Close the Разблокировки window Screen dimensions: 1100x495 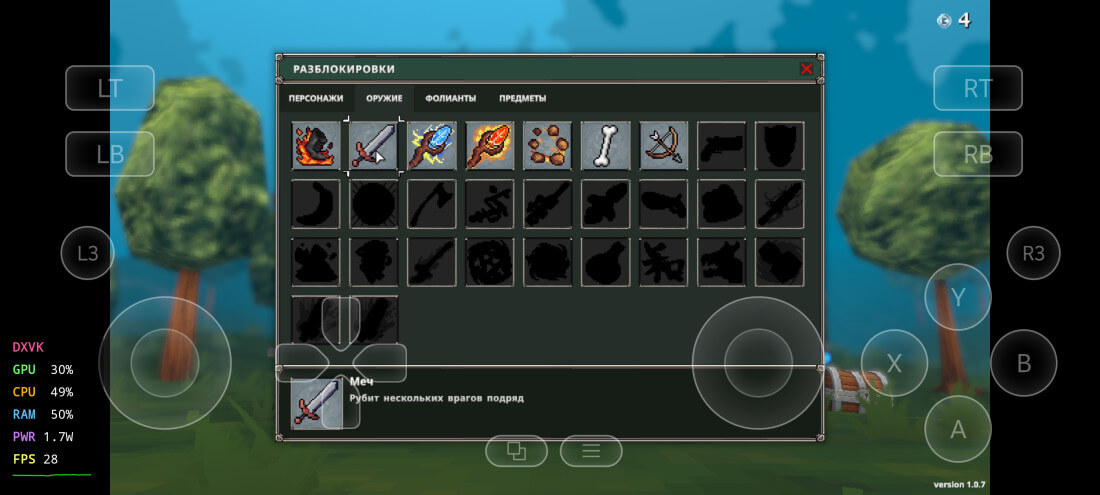tap(806, 69)
